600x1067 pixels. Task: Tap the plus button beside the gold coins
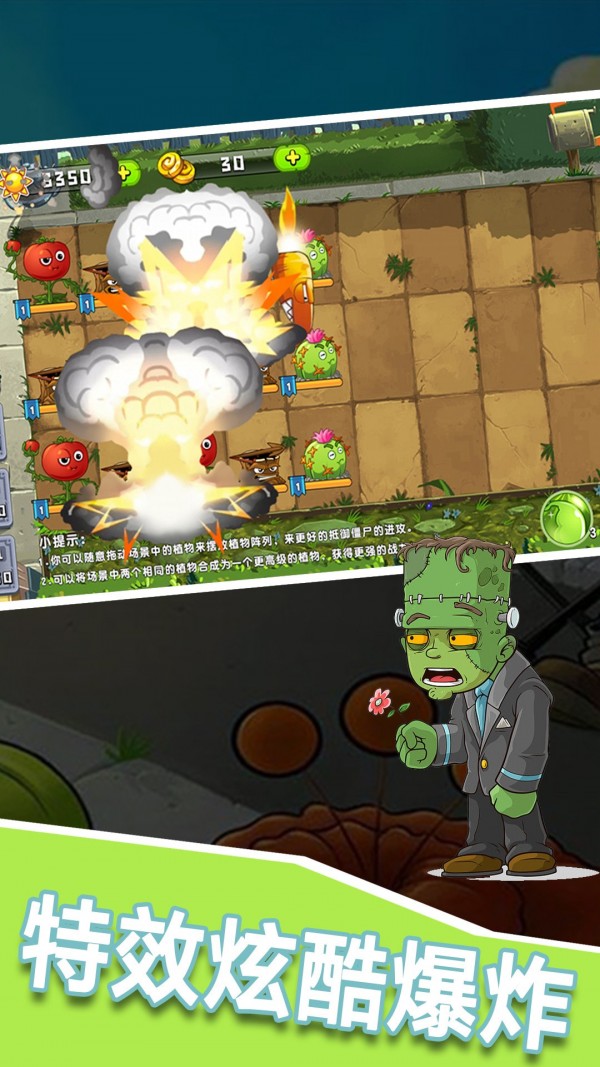(x=291, y=157)
